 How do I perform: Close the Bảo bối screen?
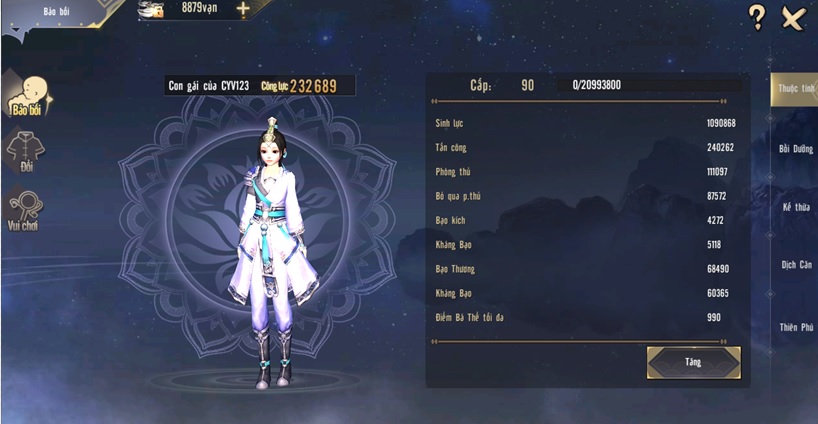[x=793, y=17]
